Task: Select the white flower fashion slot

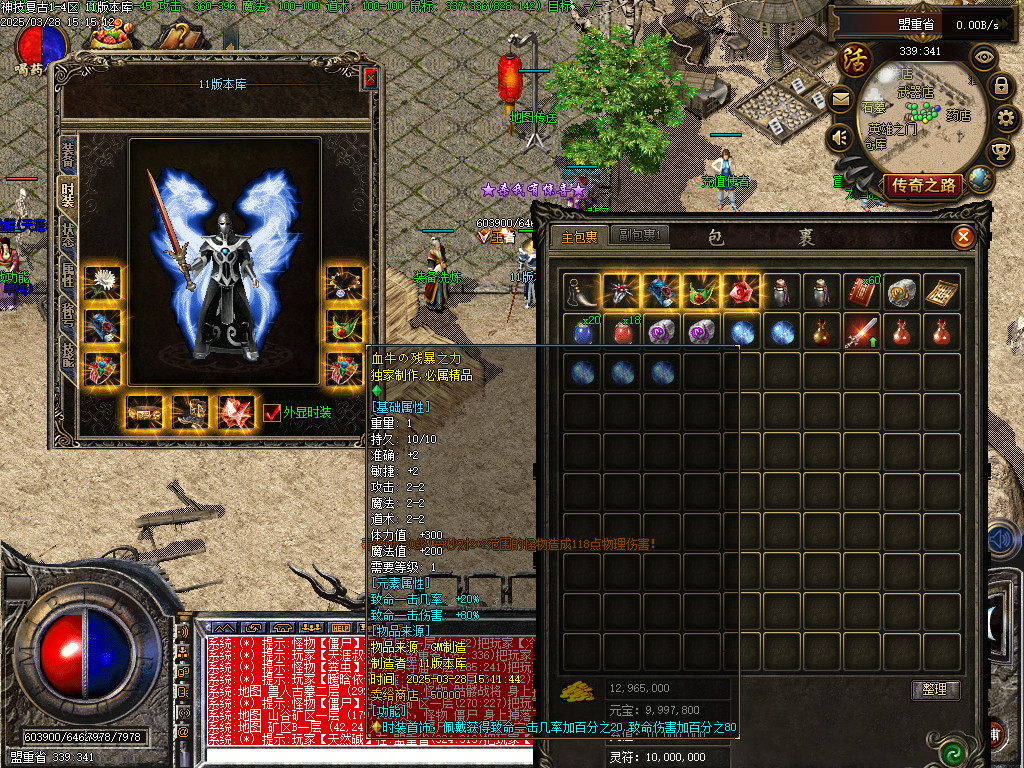Action: [102, 284]
